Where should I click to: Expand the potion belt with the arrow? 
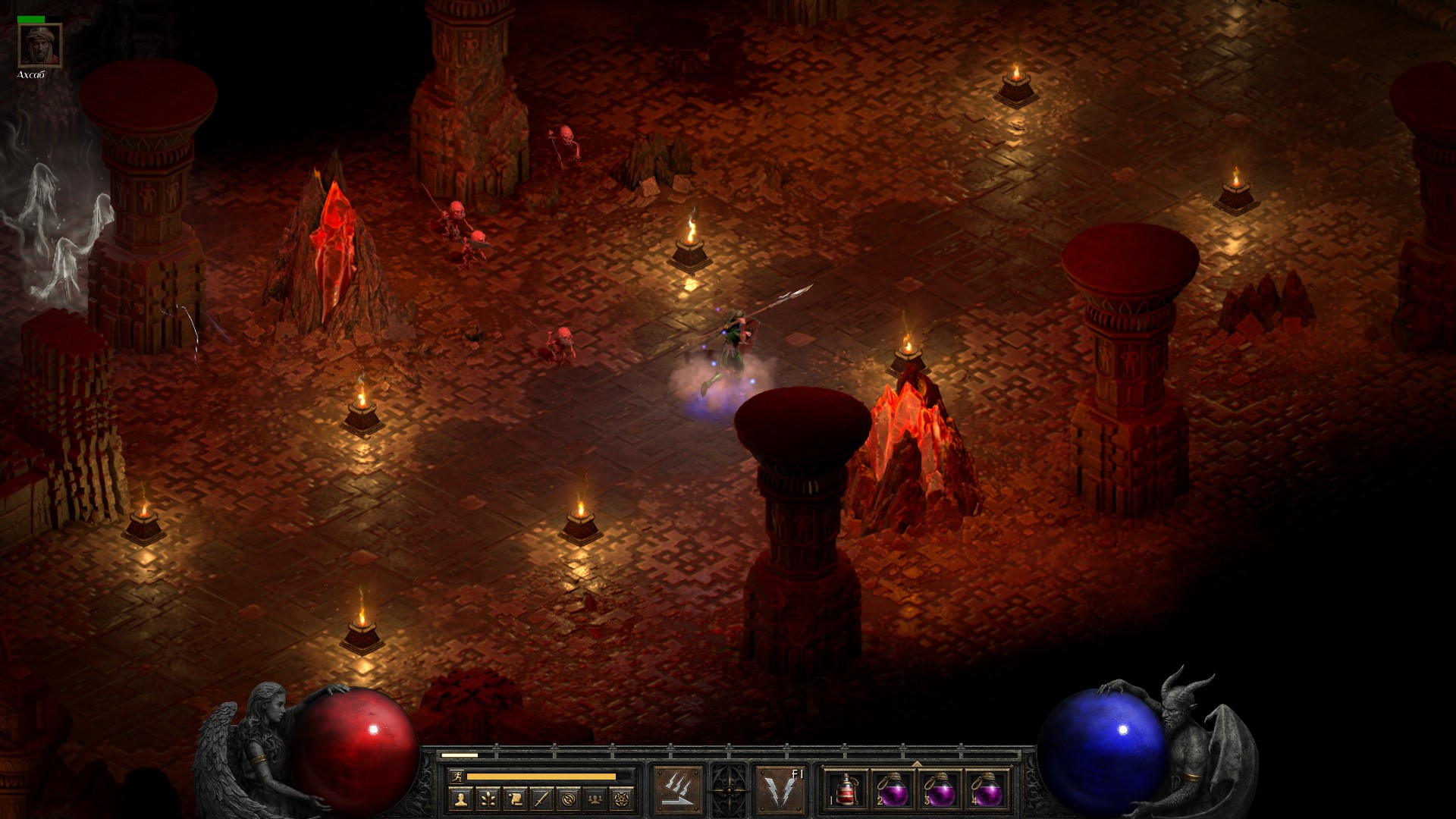[x=917, y=764]
